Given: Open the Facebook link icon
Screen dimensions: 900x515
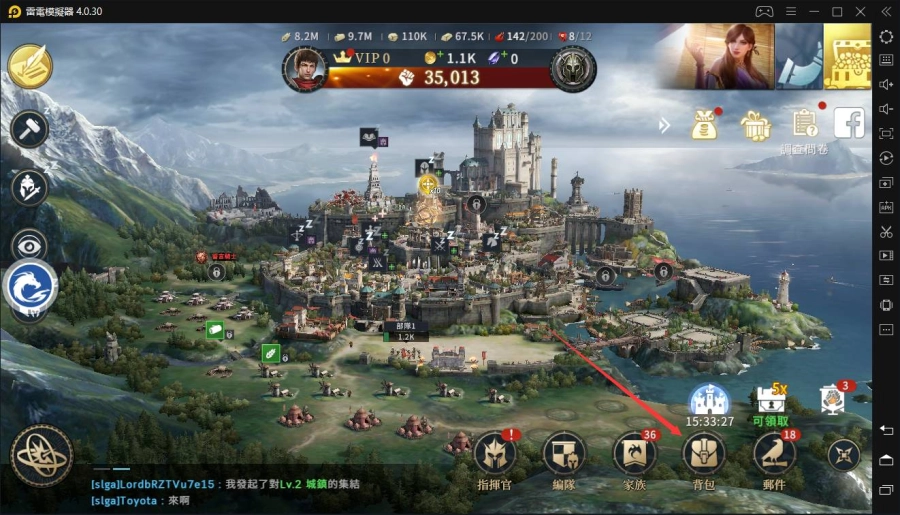Looking at the screenshot, I should tap(849, 123).
